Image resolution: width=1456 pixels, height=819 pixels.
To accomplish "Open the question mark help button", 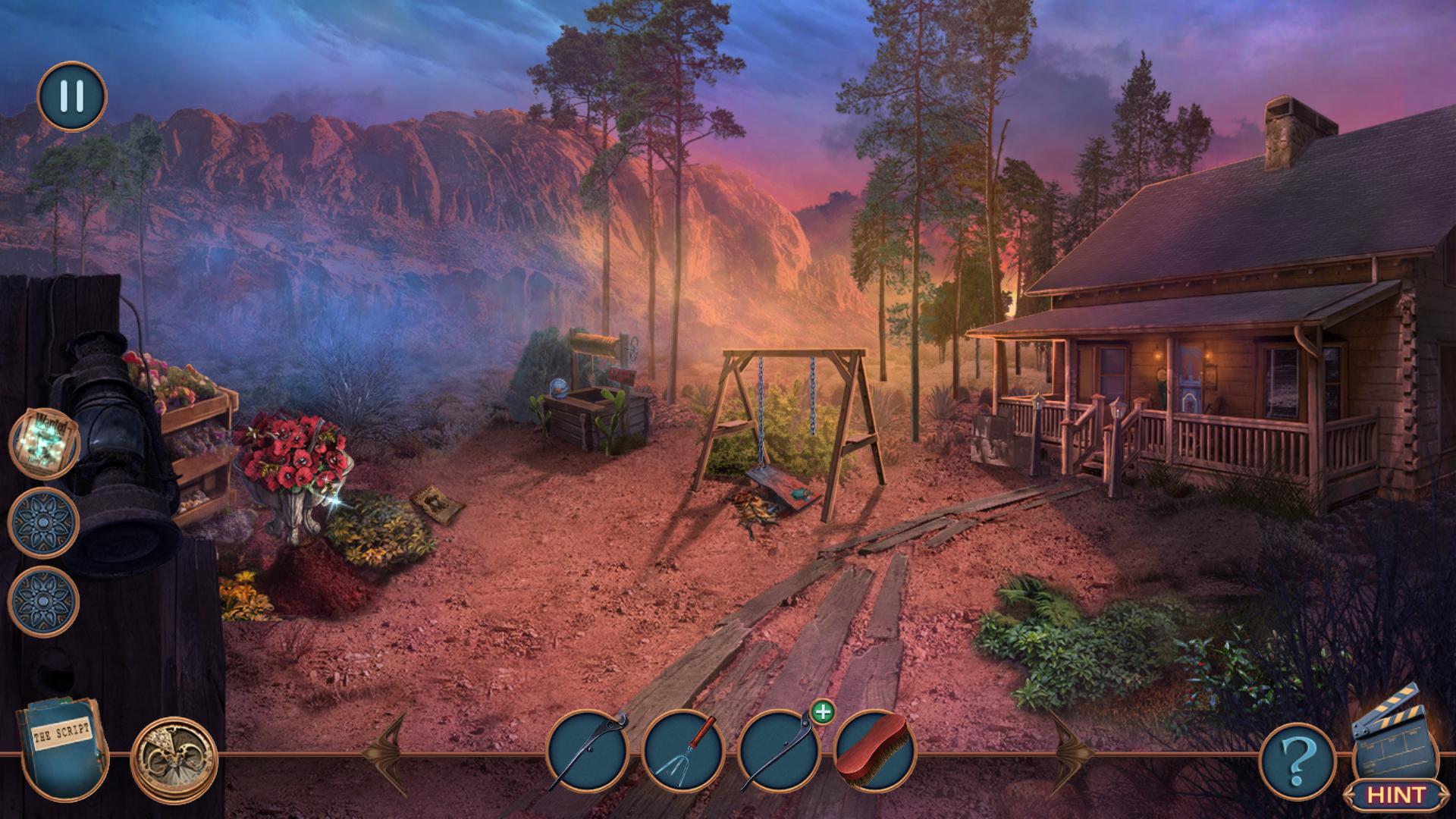I will click(1298, 757).
